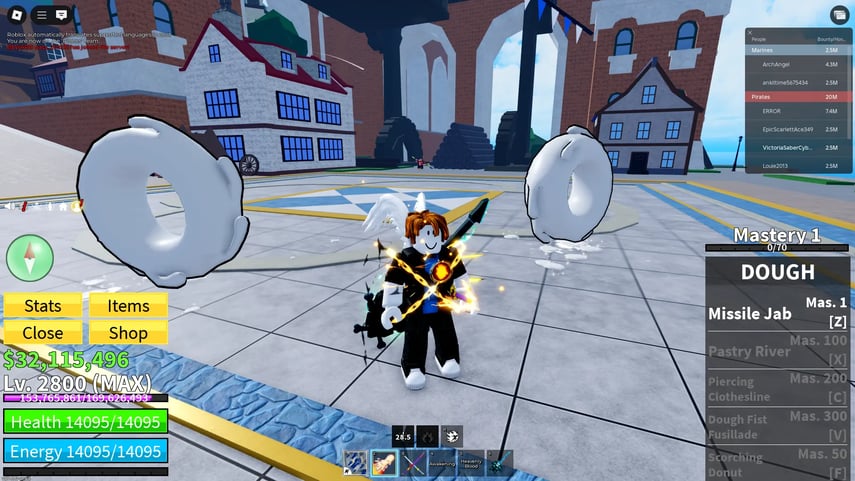Click the top-right window overlay icon
This screenshot has width=855, height=481.
(x=835, y=14)
